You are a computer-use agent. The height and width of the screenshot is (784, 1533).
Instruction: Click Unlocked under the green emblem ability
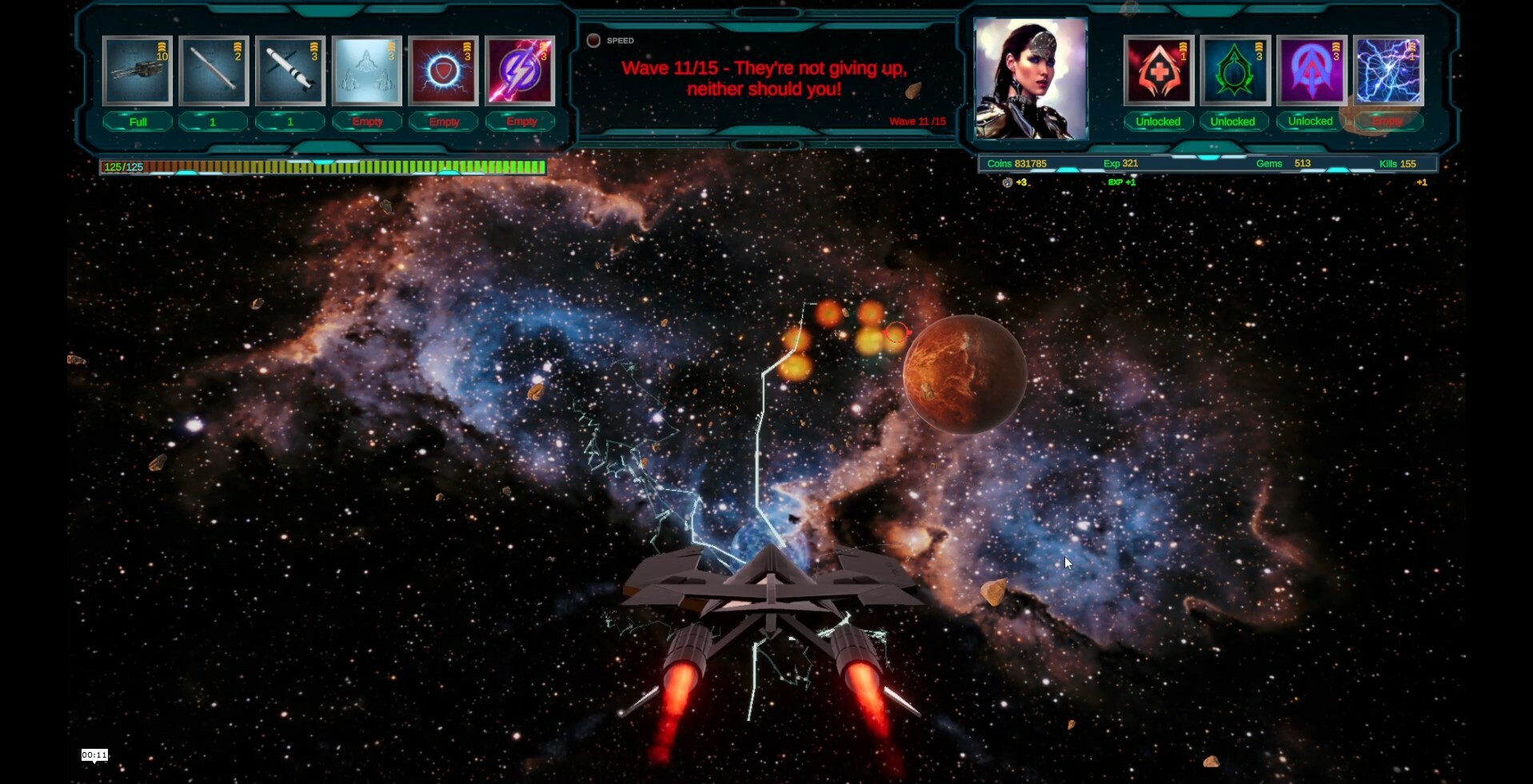(1234, 121)
